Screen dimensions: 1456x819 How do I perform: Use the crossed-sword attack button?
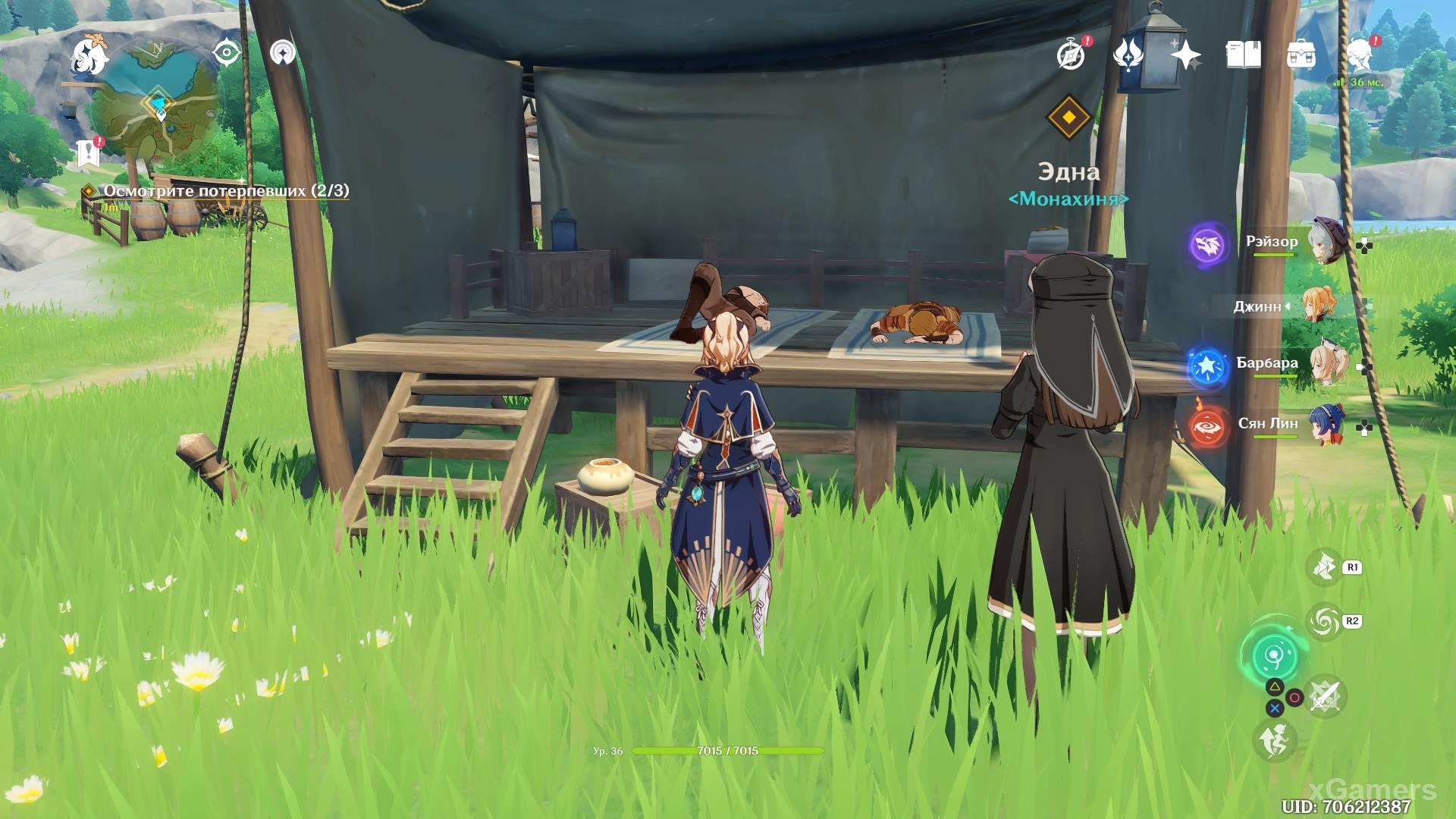click(1325, 695)
